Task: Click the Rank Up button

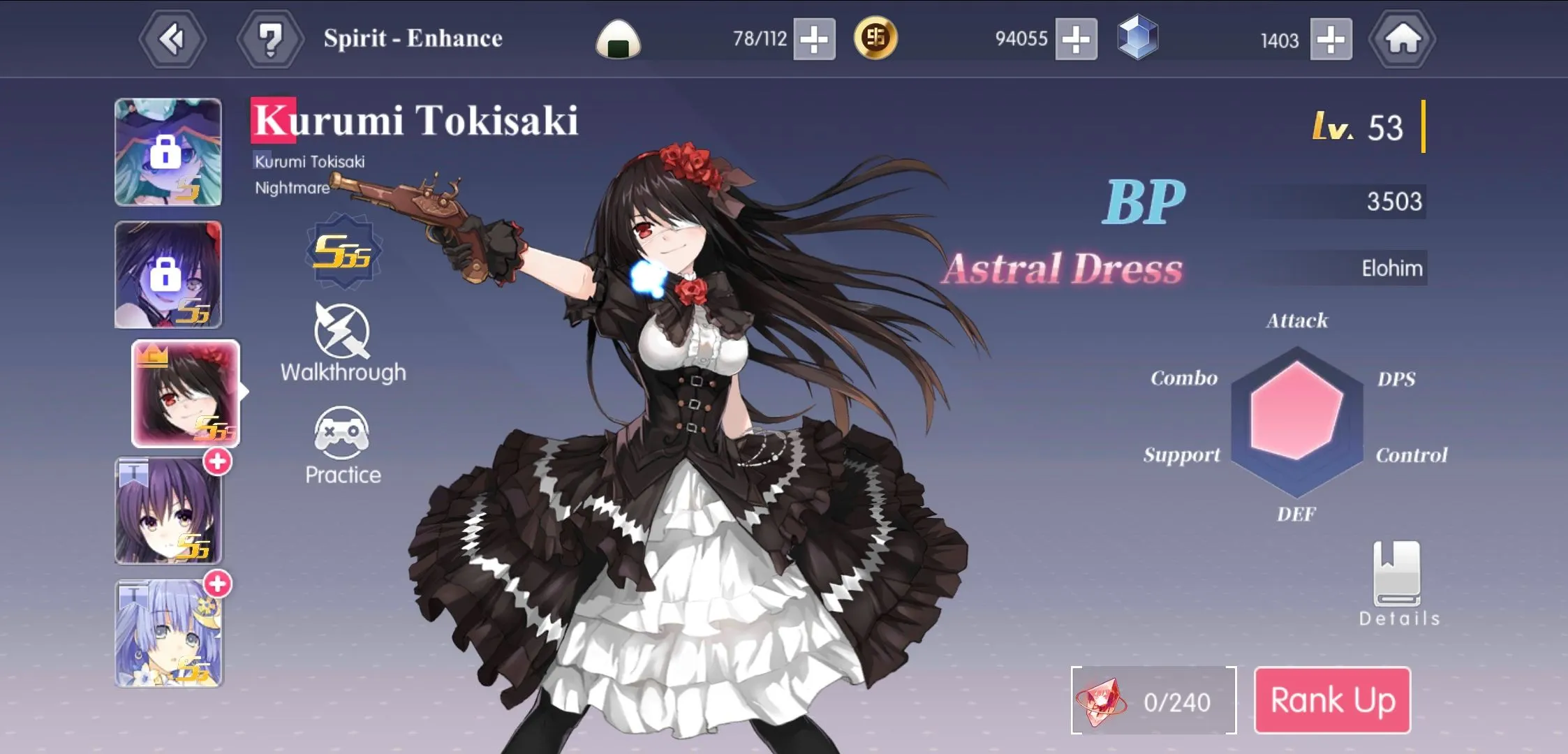Action: click(x=1332, y=700)
